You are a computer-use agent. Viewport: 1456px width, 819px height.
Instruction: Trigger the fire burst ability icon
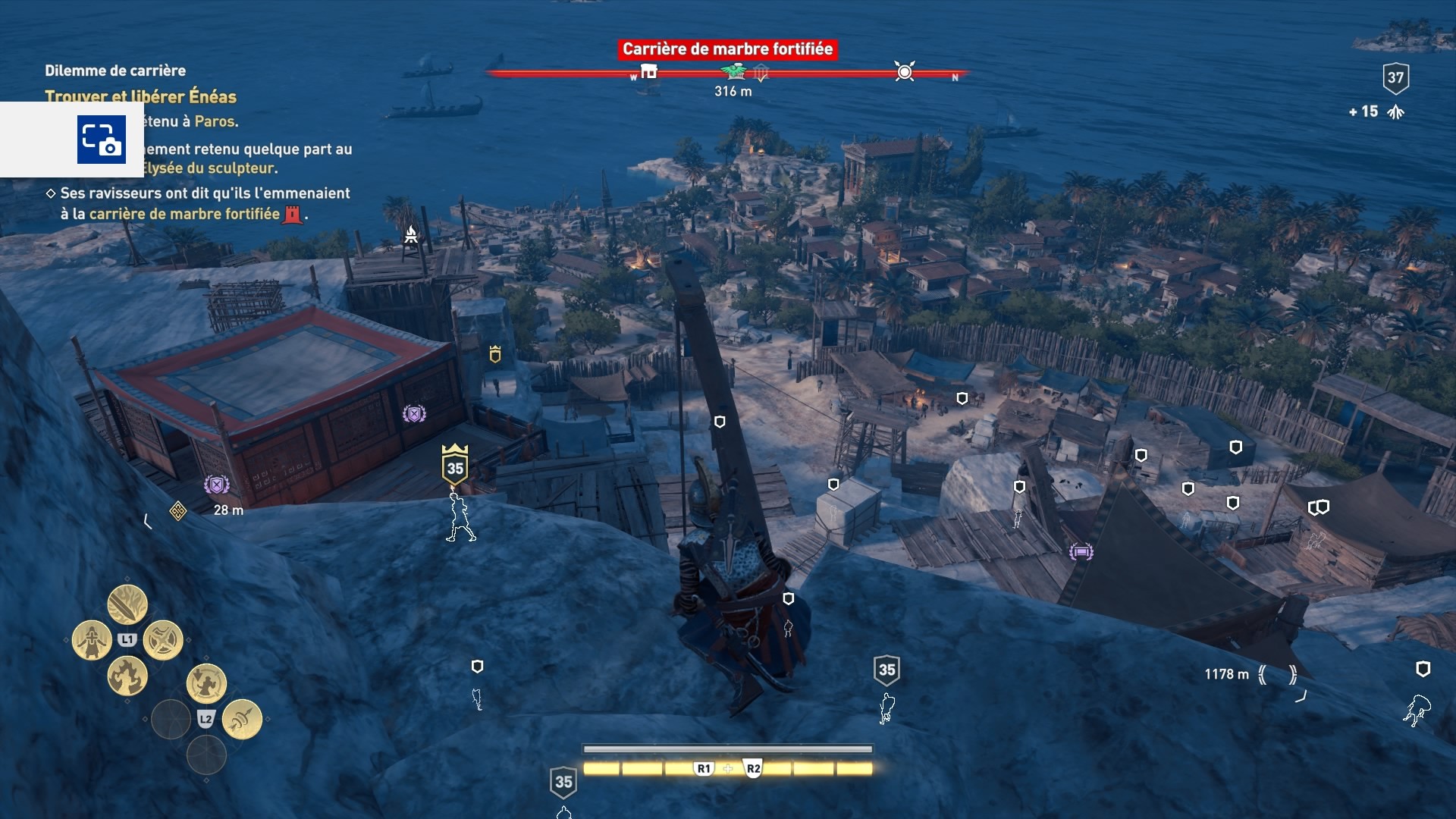click(x=127, y=676)
